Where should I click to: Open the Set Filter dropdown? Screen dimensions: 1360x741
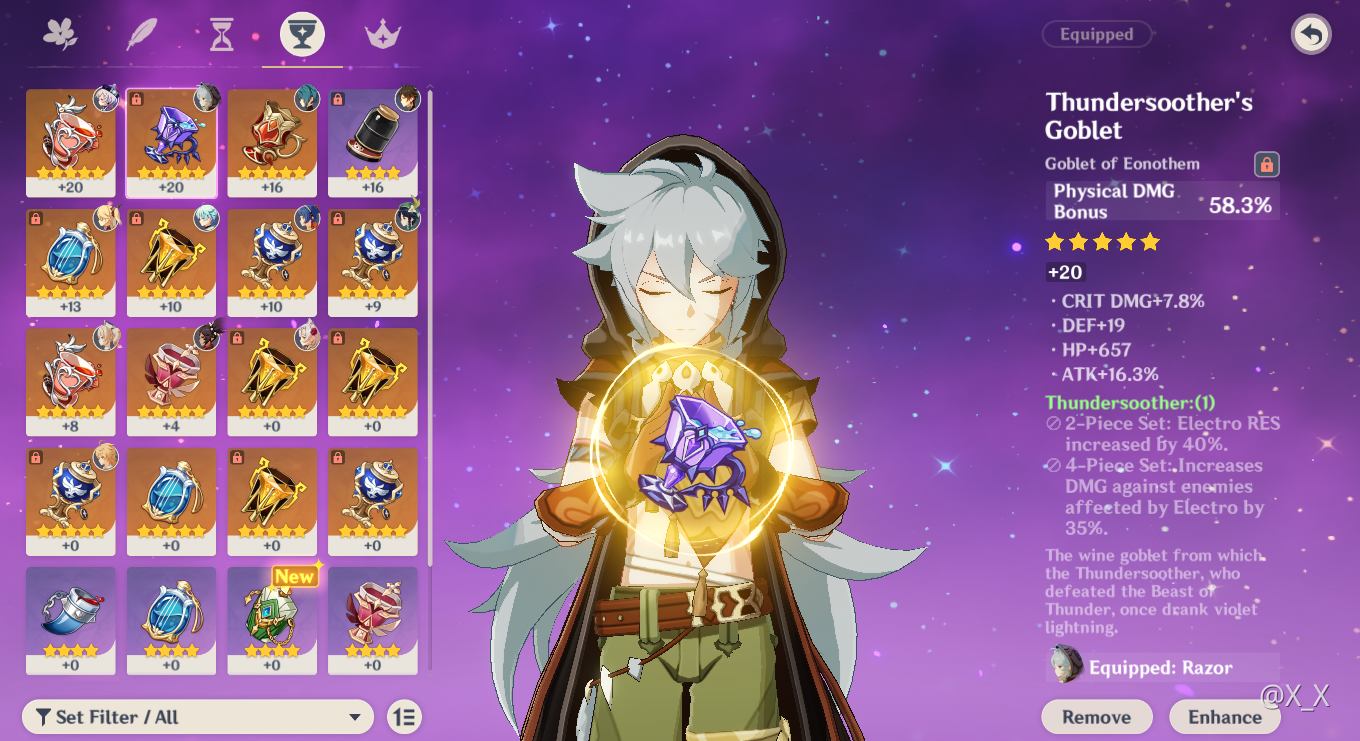pyautogui.click(x=197, y=717)
